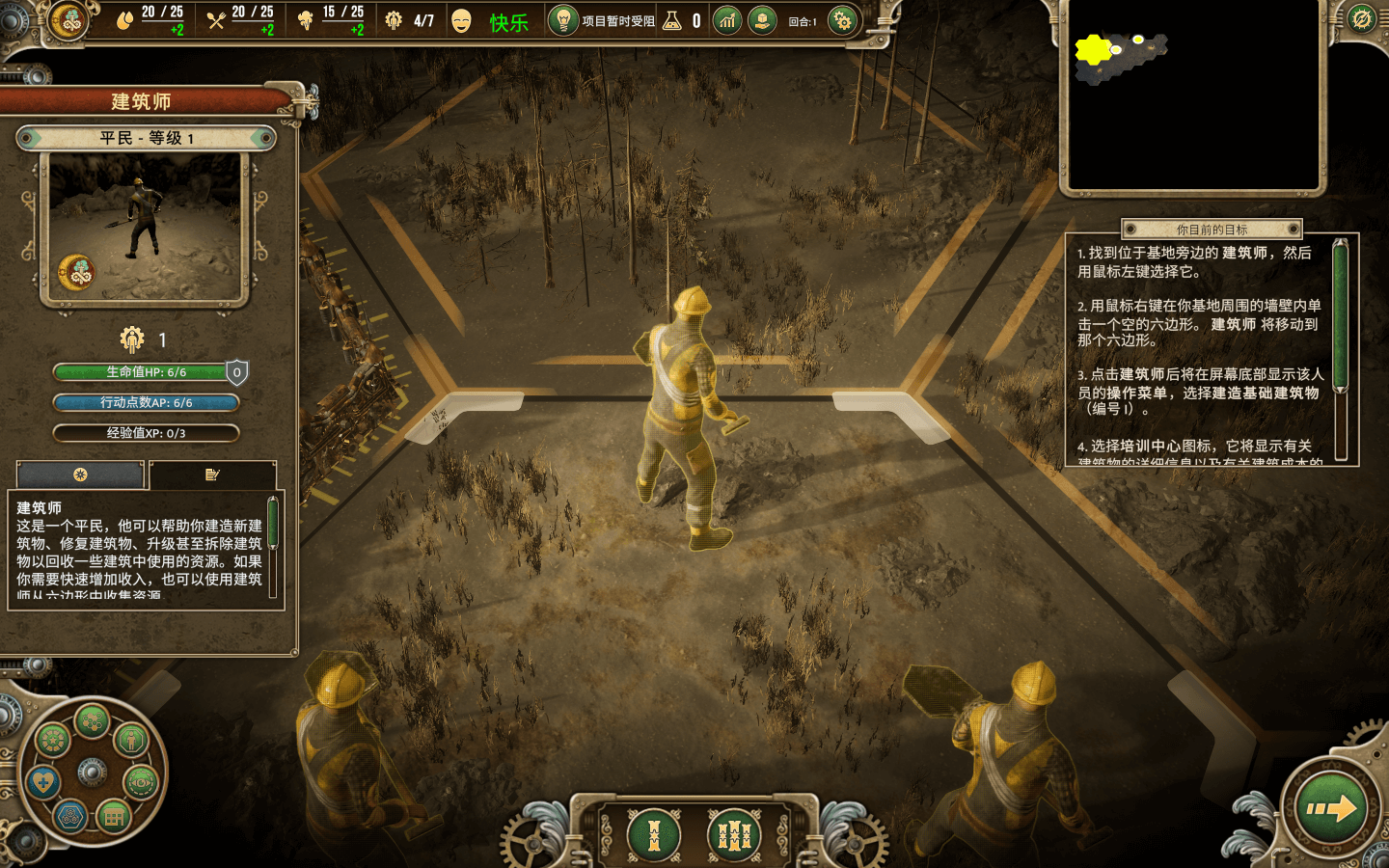Screen dimensions: 1389x868
Task: Select the blue heart with plus radial icon
Action: (43, 781)
